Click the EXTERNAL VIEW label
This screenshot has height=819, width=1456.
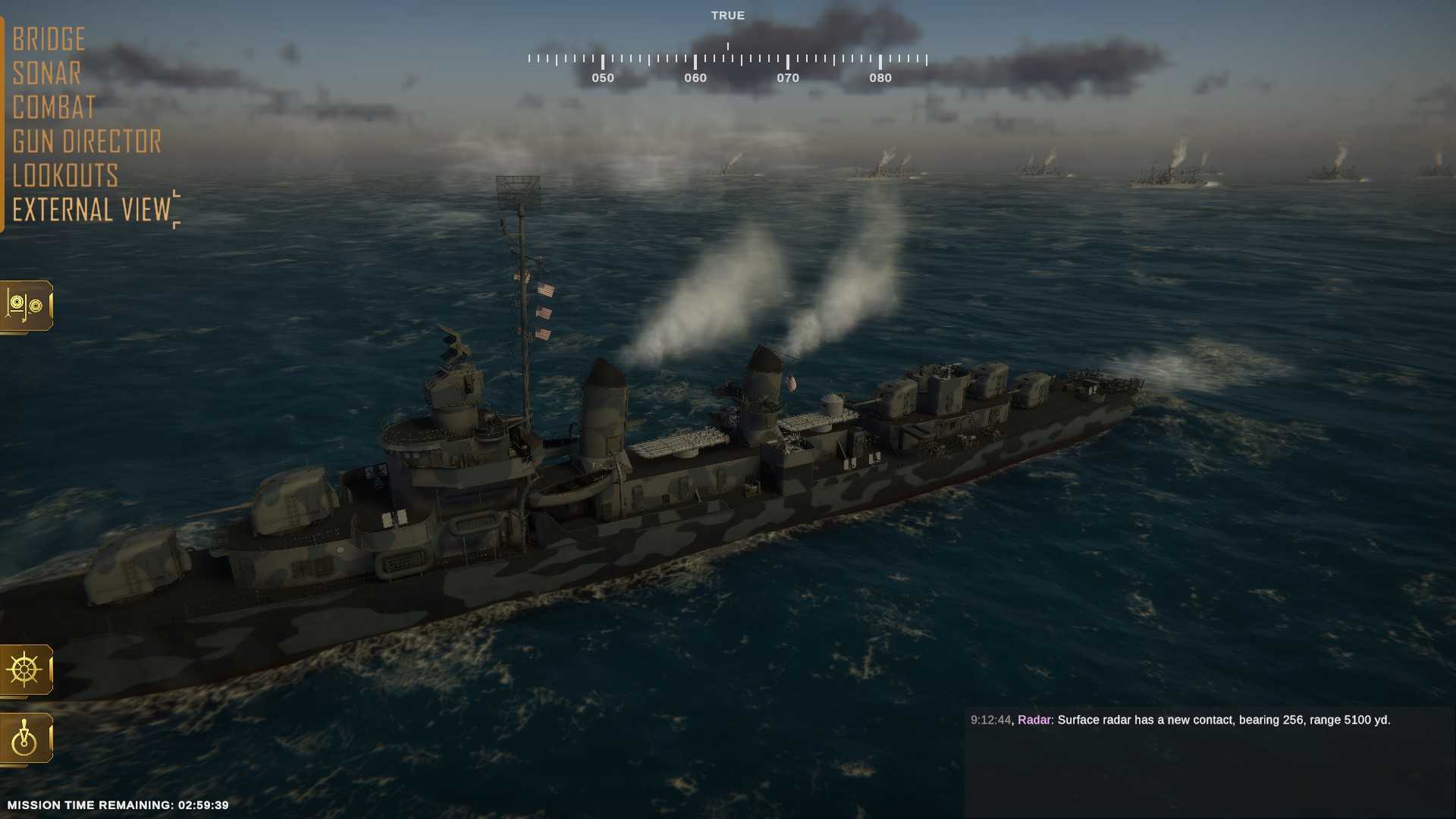91,210
